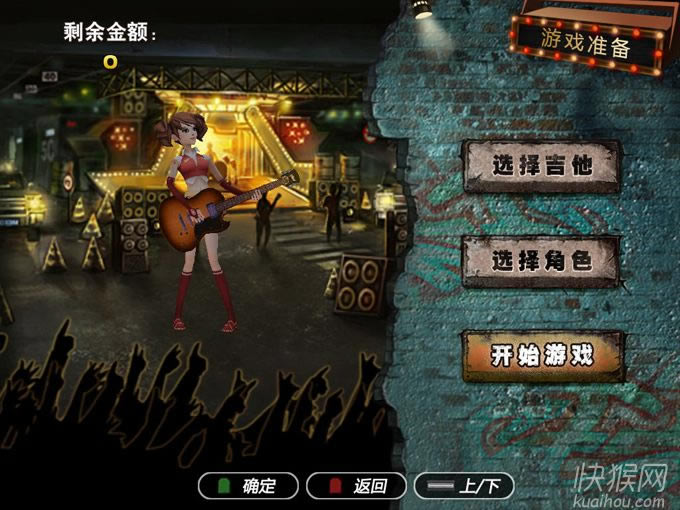Open the 选择吉他 guitar selection

point(541,166)
